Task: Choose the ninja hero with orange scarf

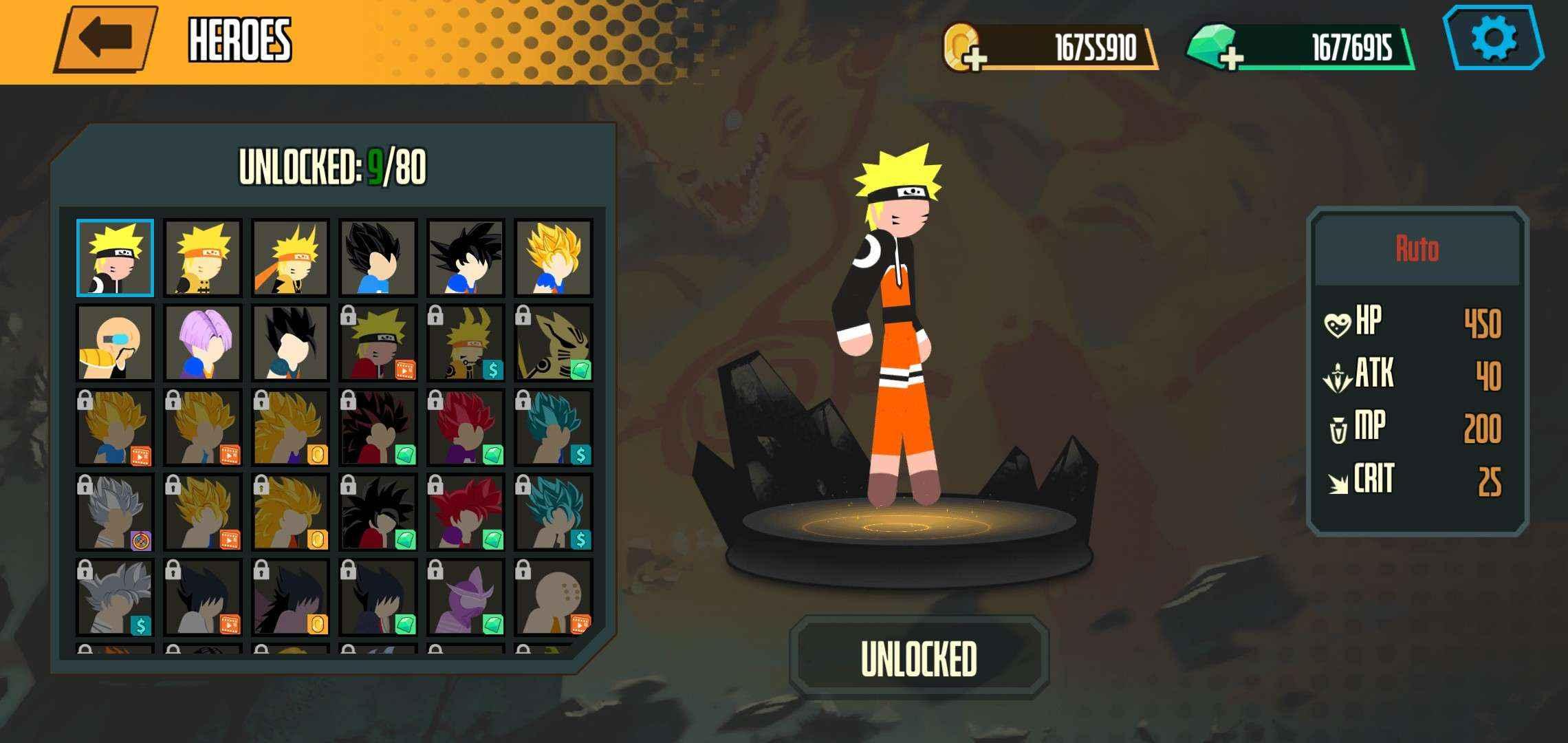Action: click(290, 258)
